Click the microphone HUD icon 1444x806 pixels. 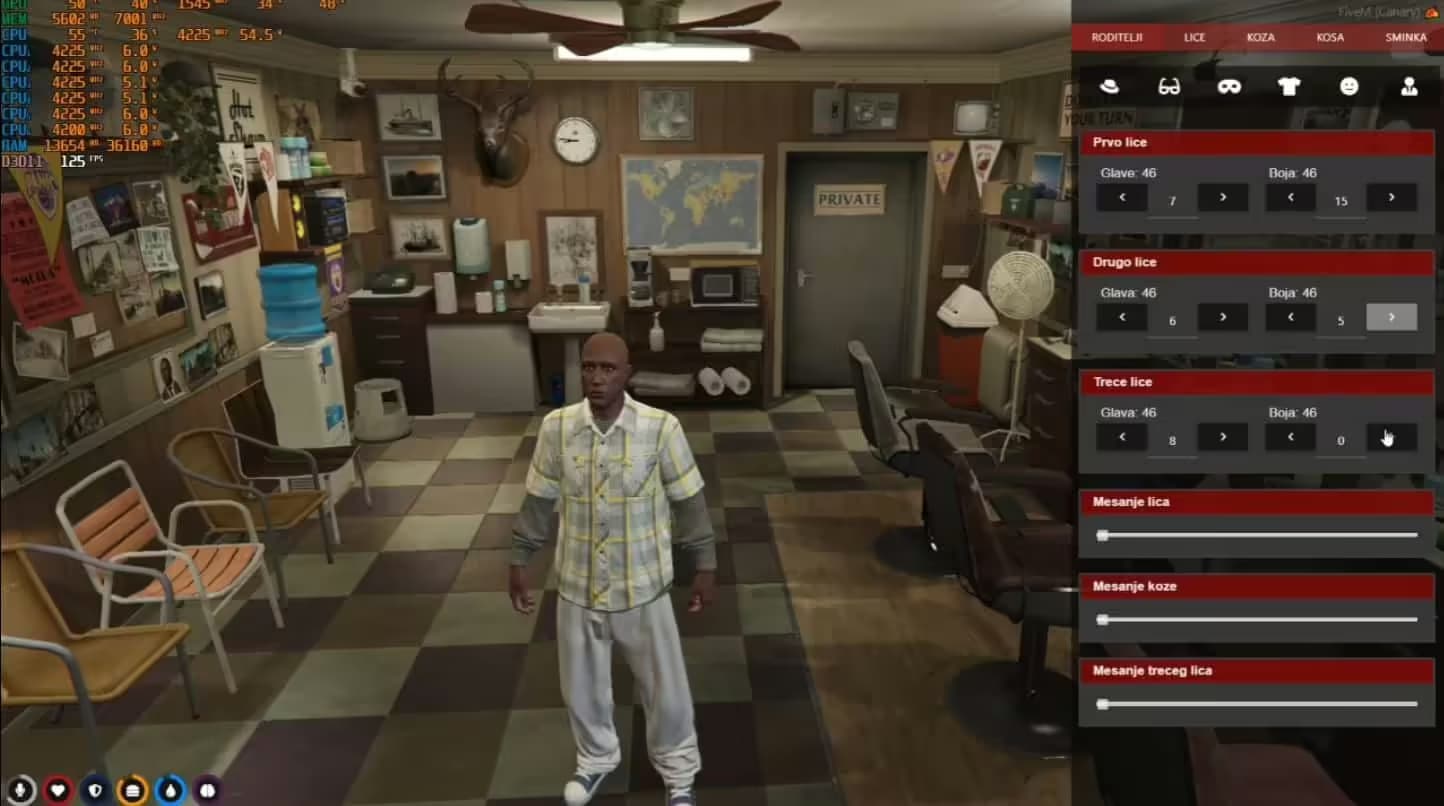(22, 789)
